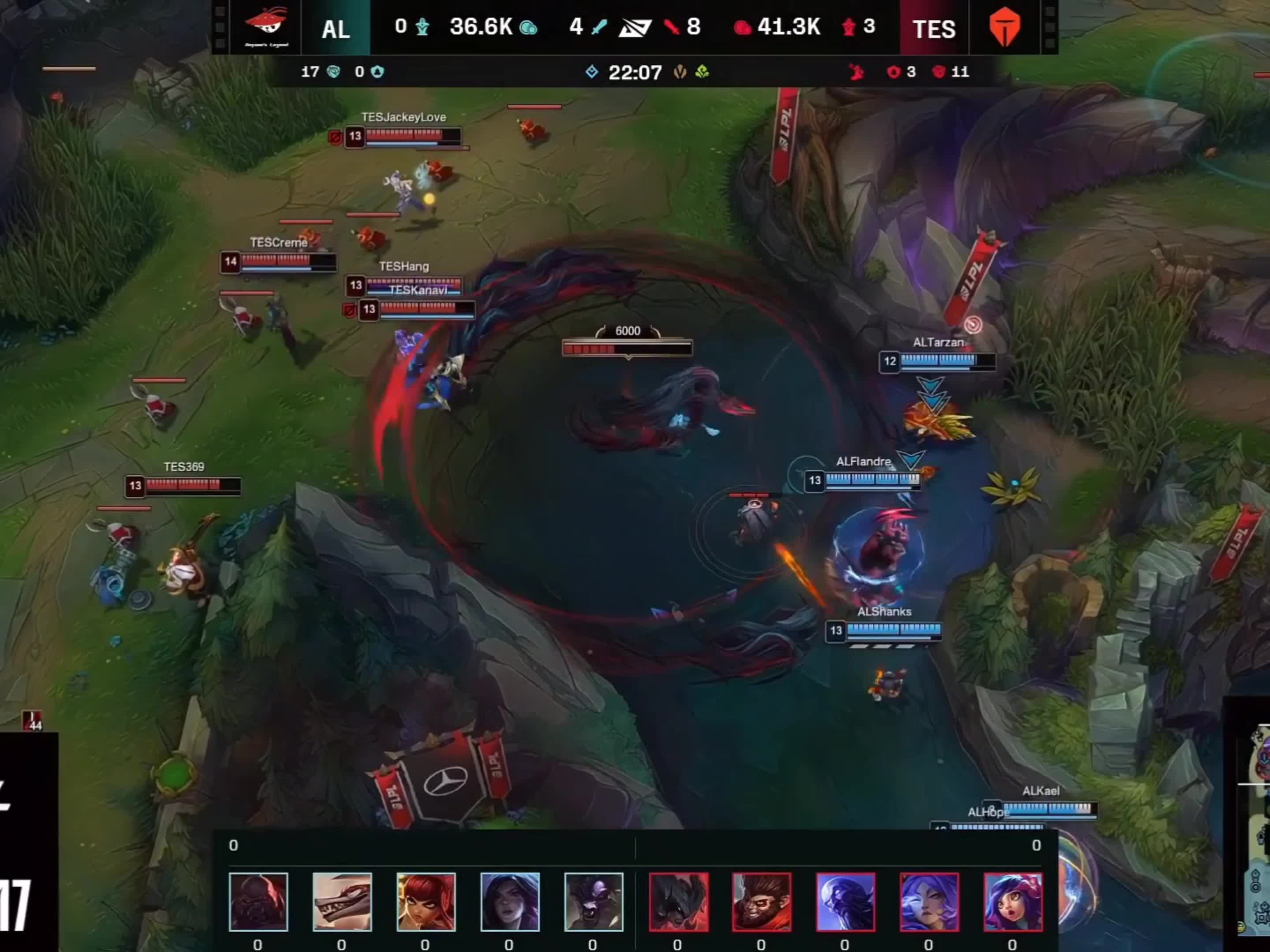Image resolution: width=1270 pixels, height=952 pixels.
Task: Click the orange TES team logo
Action: 1004,27
